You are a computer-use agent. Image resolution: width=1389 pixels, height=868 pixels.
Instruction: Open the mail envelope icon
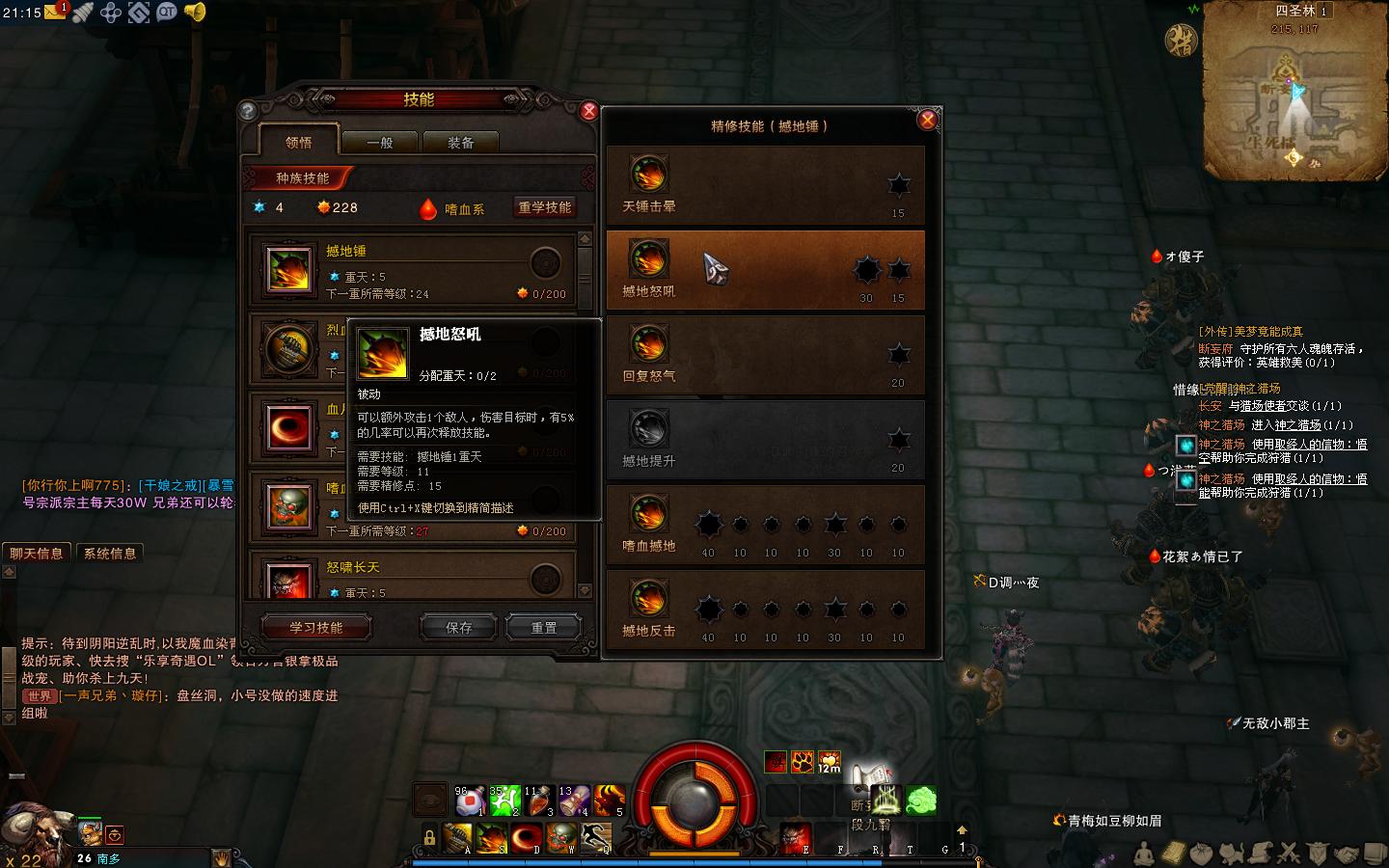tap(55, 13)
